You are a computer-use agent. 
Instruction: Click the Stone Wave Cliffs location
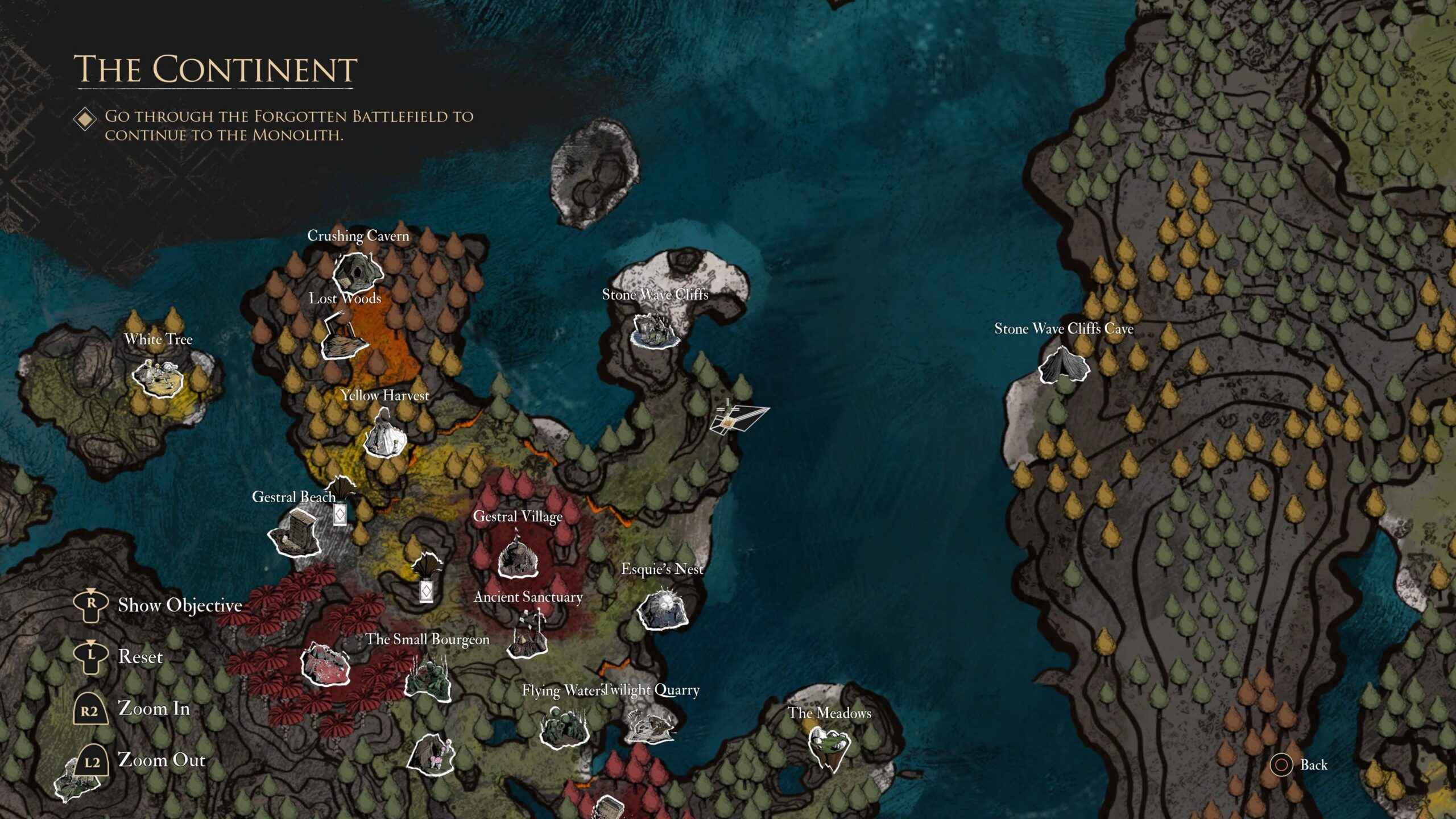655,330
